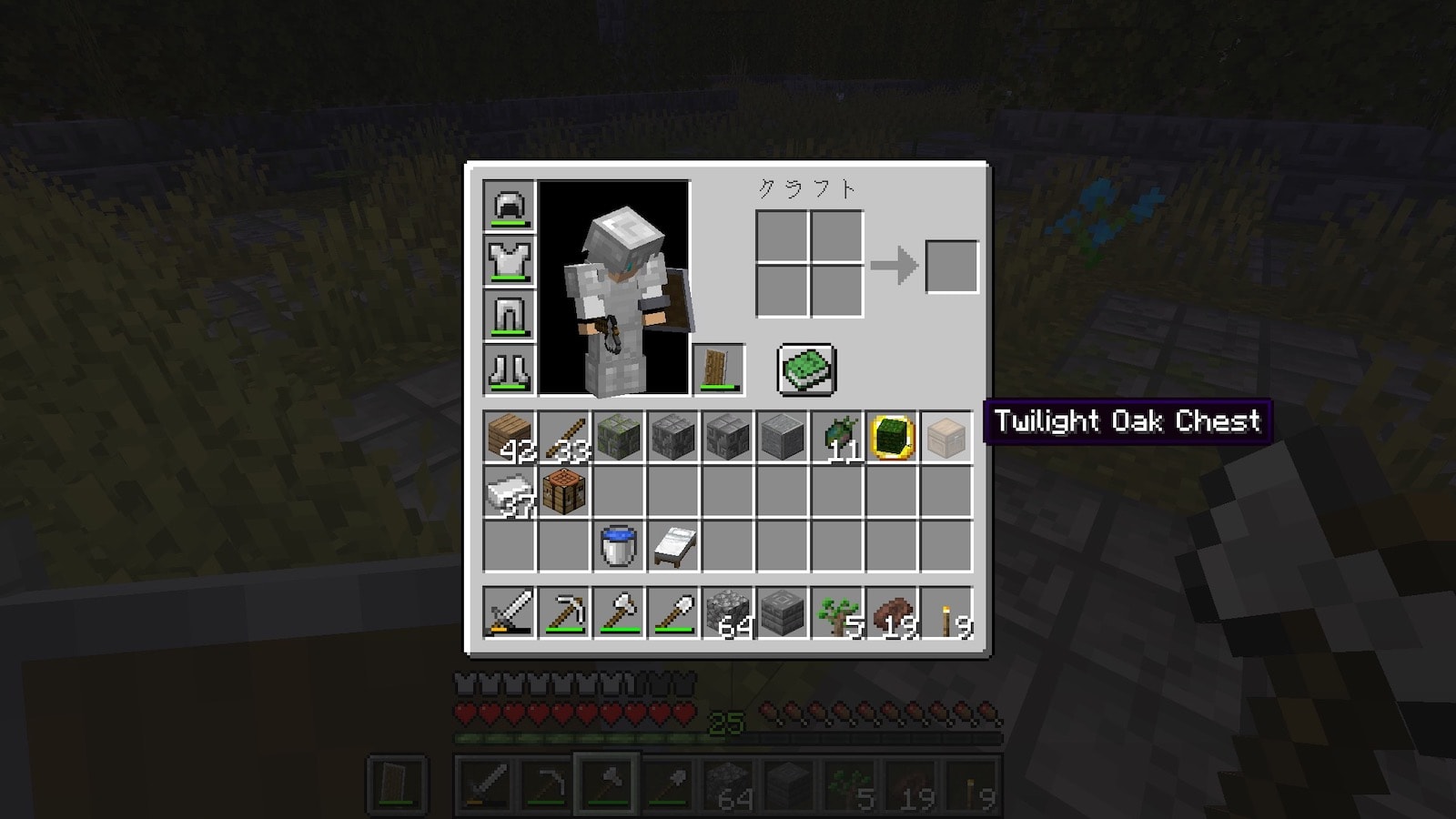
Task: Select the stack of 64 cobblestone
Action: coord(727,612)
